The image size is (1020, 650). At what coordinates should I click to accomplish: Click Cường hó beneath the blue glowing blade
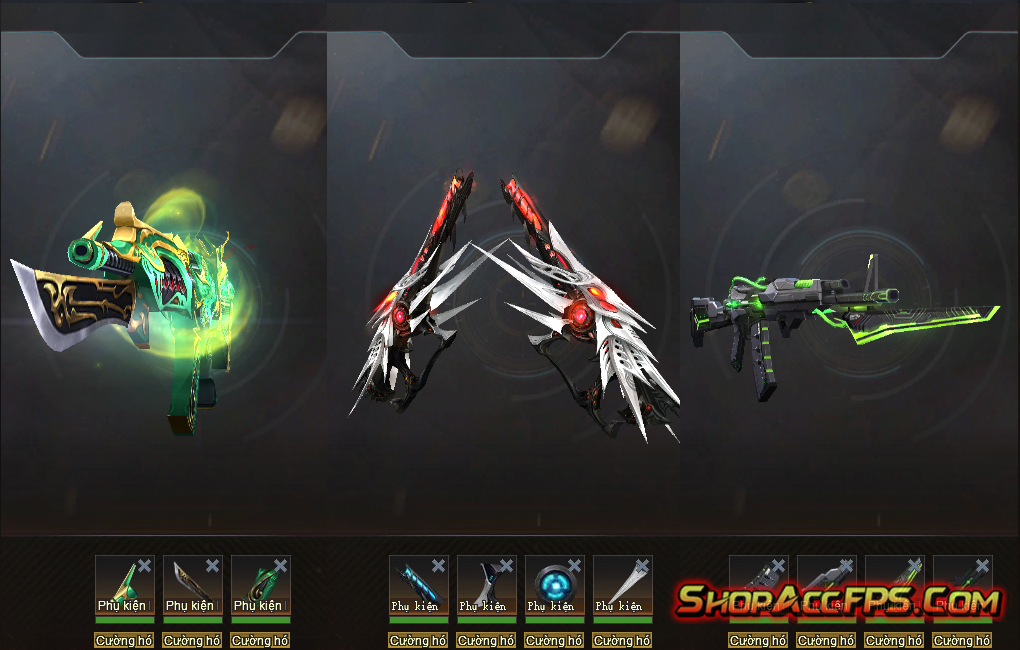pyautogui.click(x=419, y=640)
